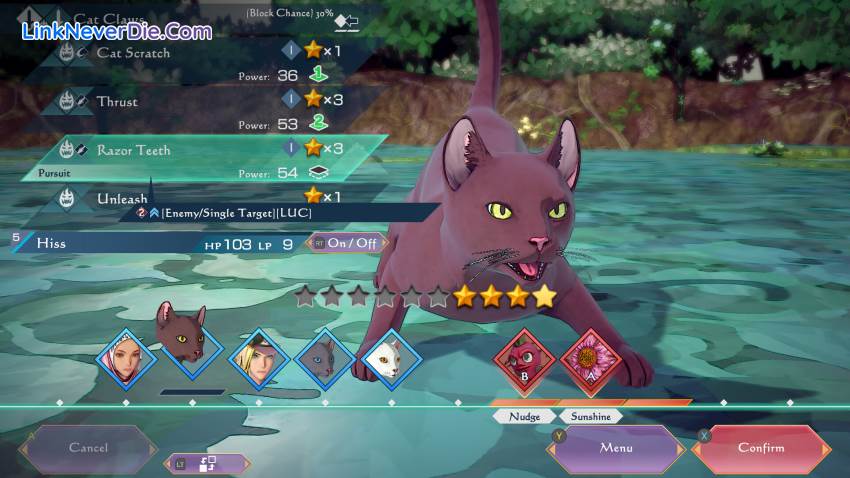The height and width of the screenshot is (478, 850).
Task: Toggle the Hiss On/Off switch
Action: 346,243
